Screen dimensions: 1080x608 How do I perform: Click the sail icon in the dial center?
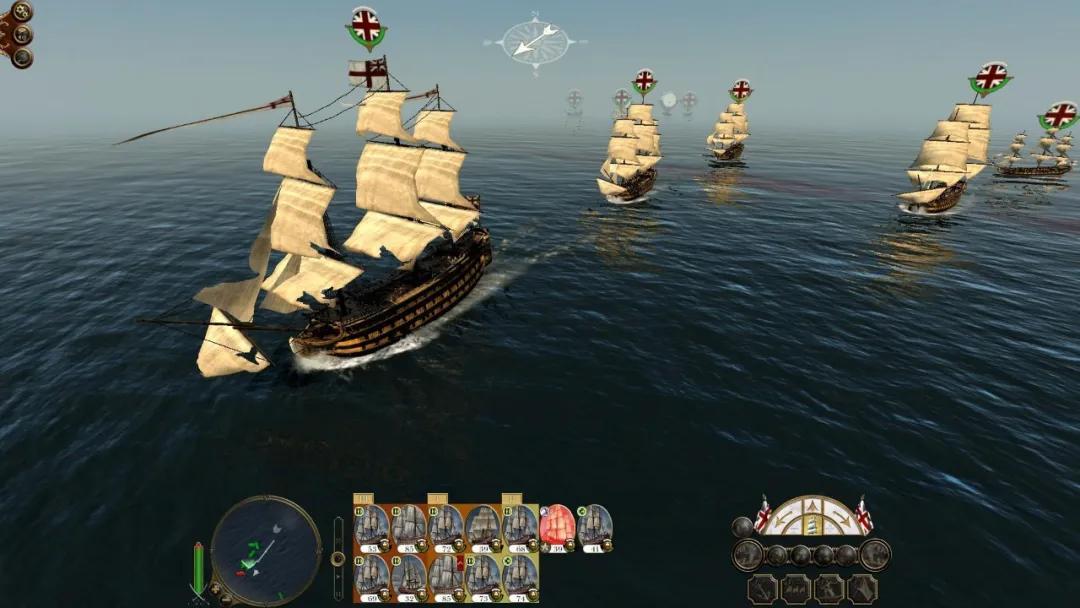tap(812, 522)
